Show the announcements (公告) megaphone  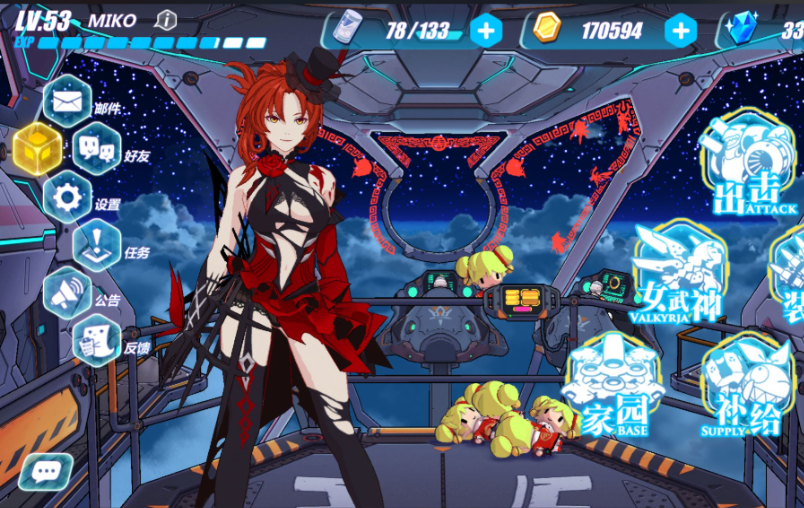(67, 293)
